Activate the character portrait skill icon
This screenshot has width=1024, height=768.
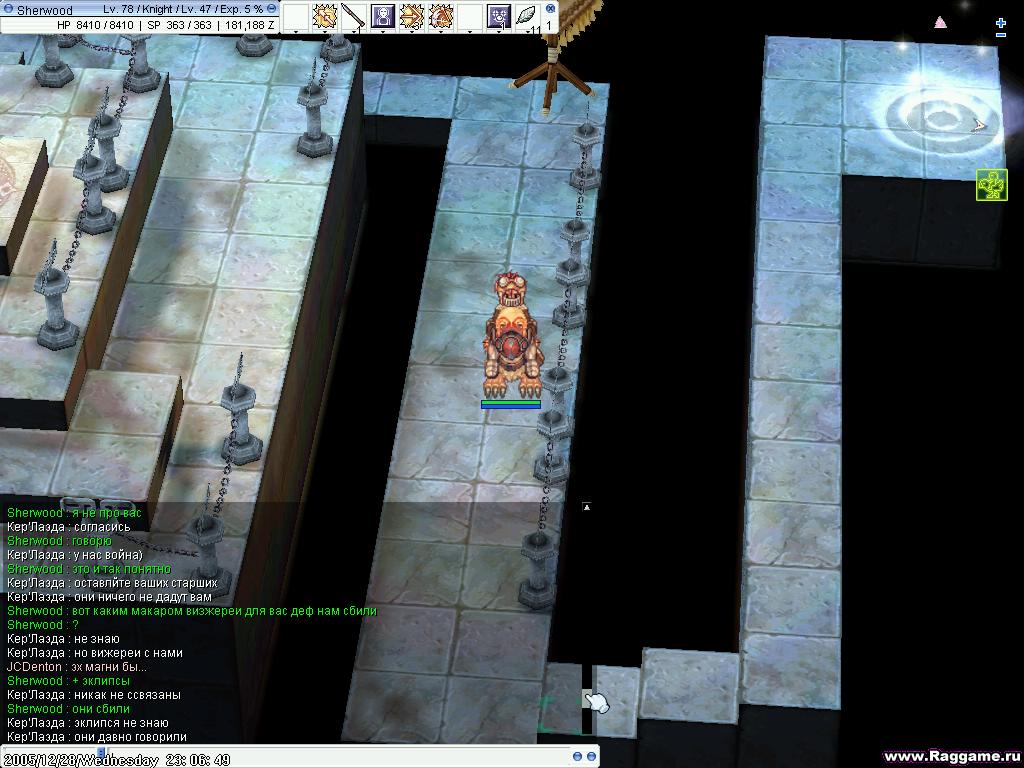(382, 16)
